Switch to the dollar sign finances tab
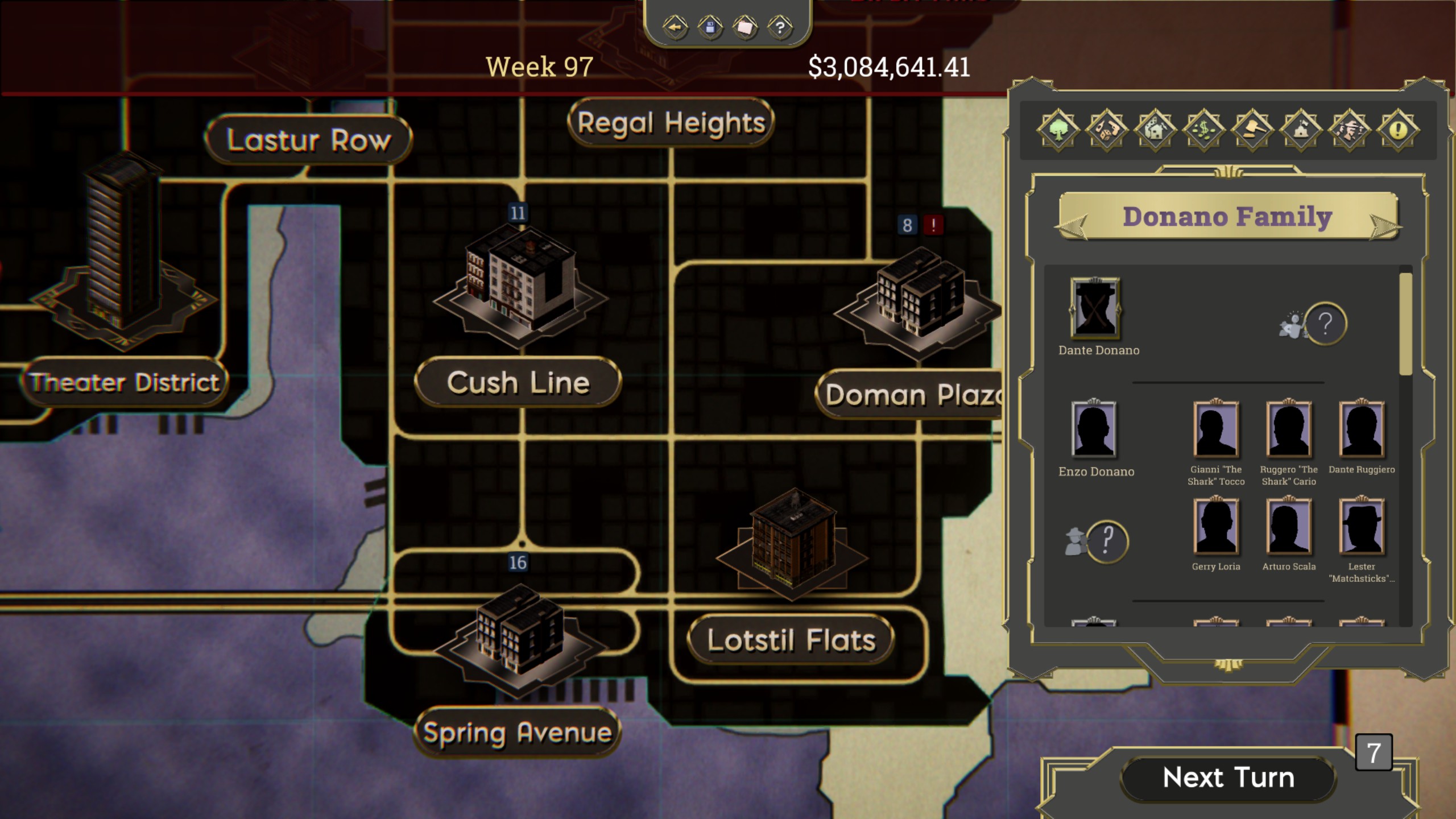This screenshot has width=1456, height=819. point(1203,130)
